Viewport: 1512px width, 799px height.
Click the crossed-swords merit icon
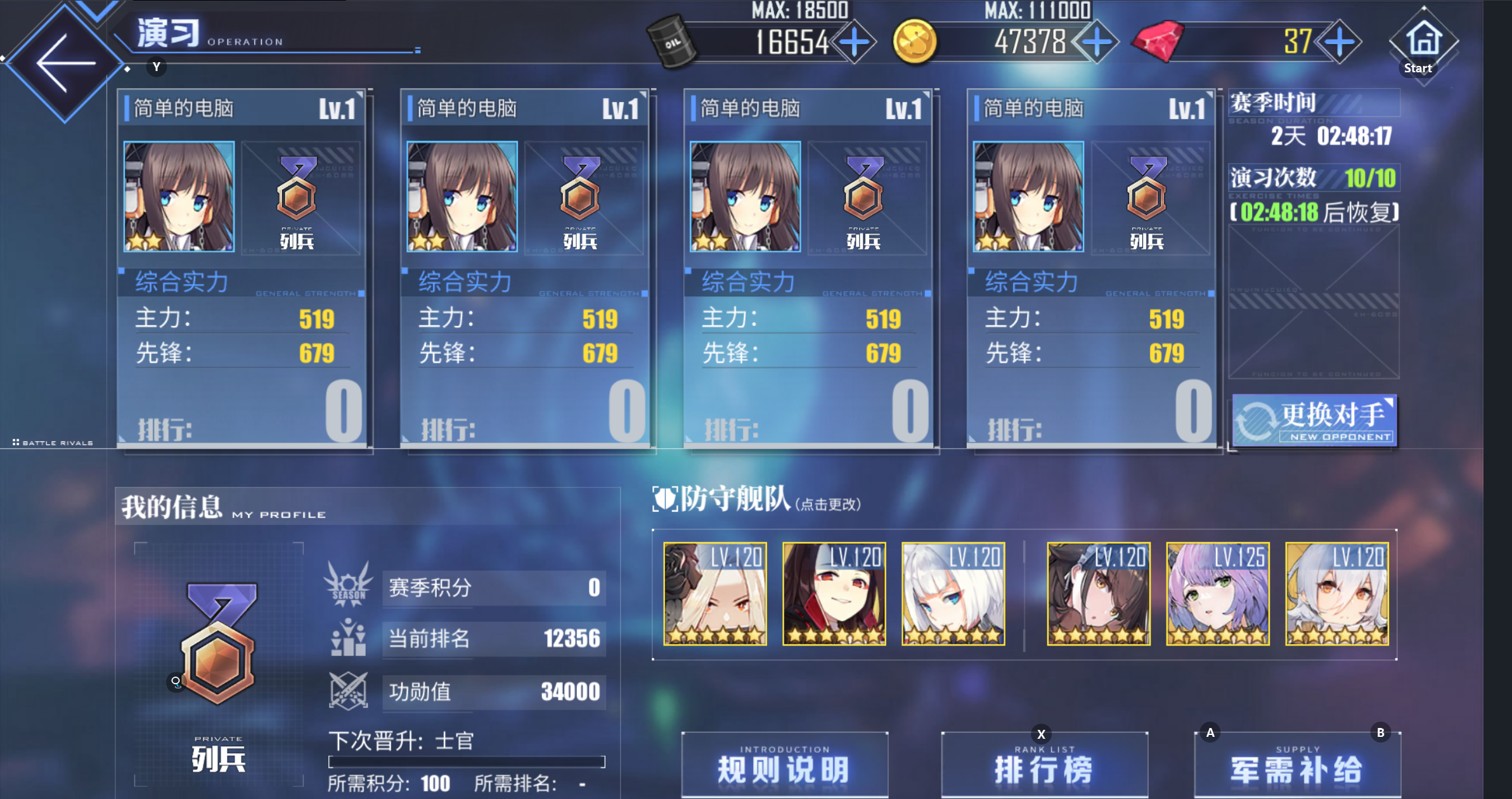click(x=348, y=691)
